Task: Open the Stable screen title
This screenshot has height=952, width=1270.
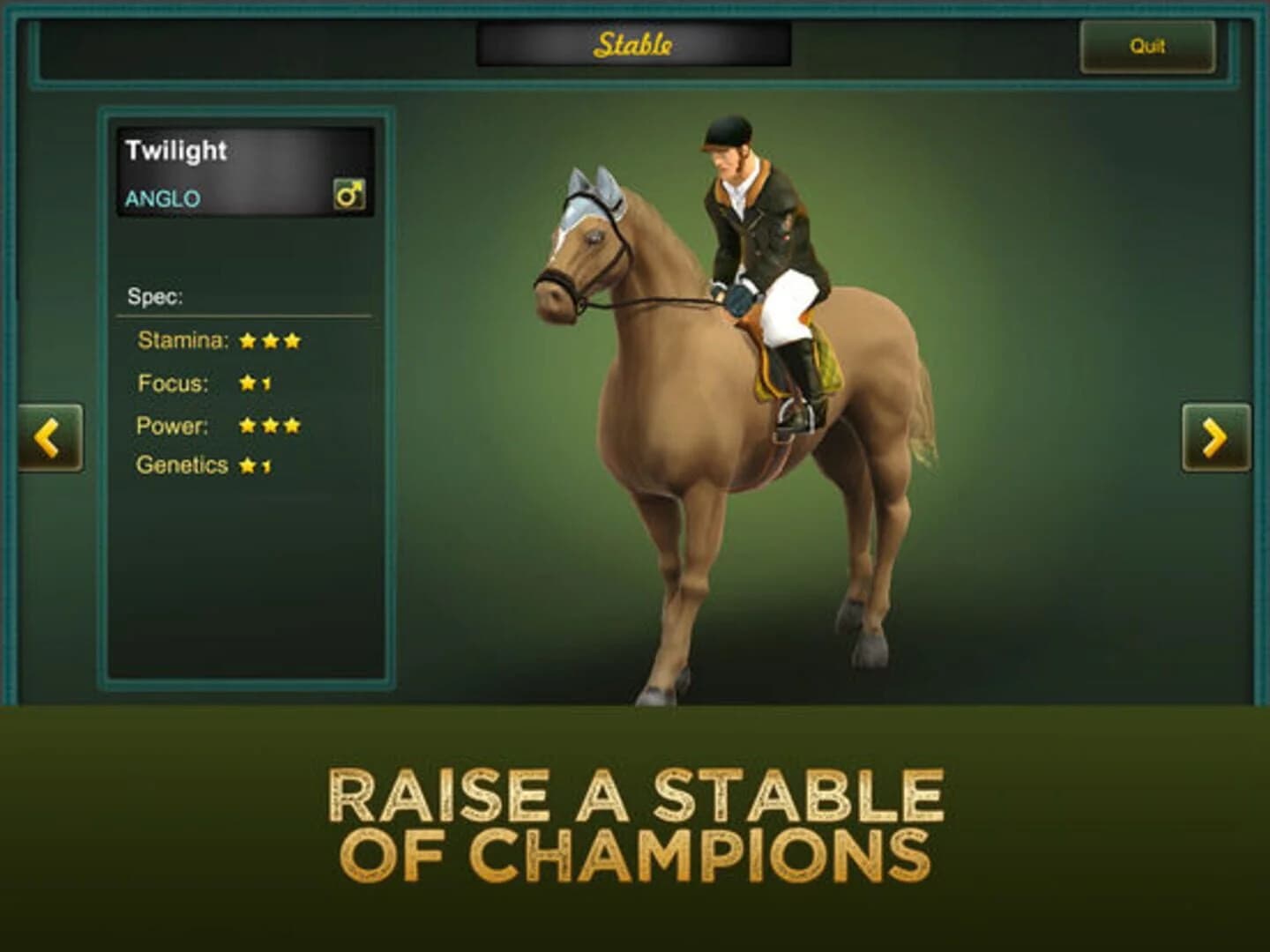Action: click(635, 44)
